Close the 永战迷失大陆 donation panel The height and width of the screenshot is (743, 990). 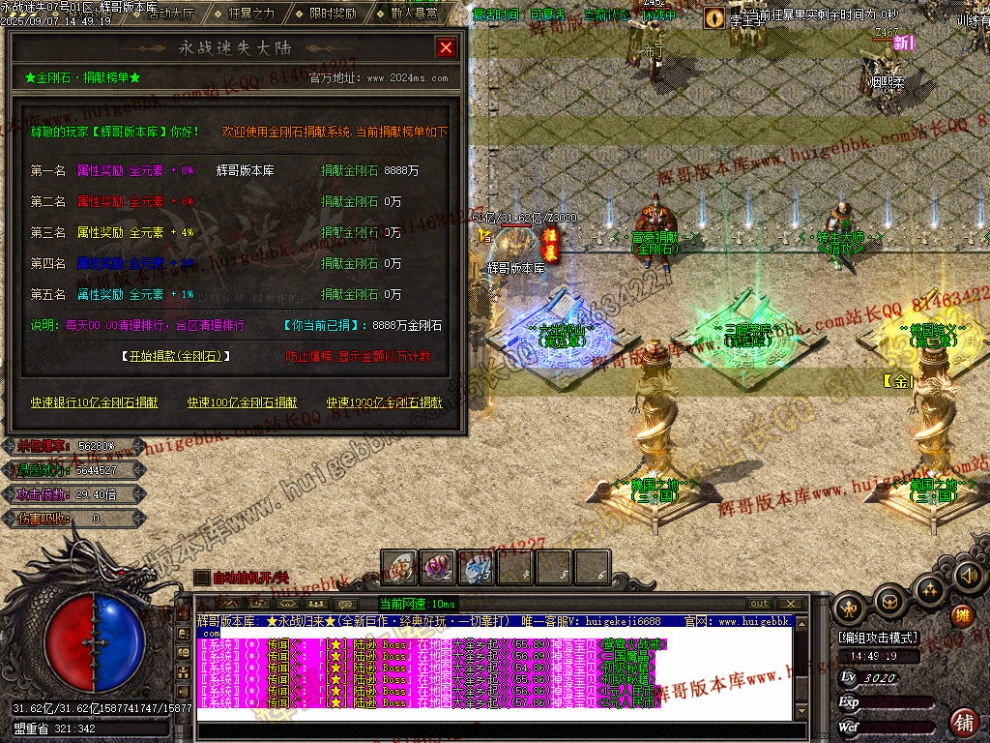[x=446, y=48]
